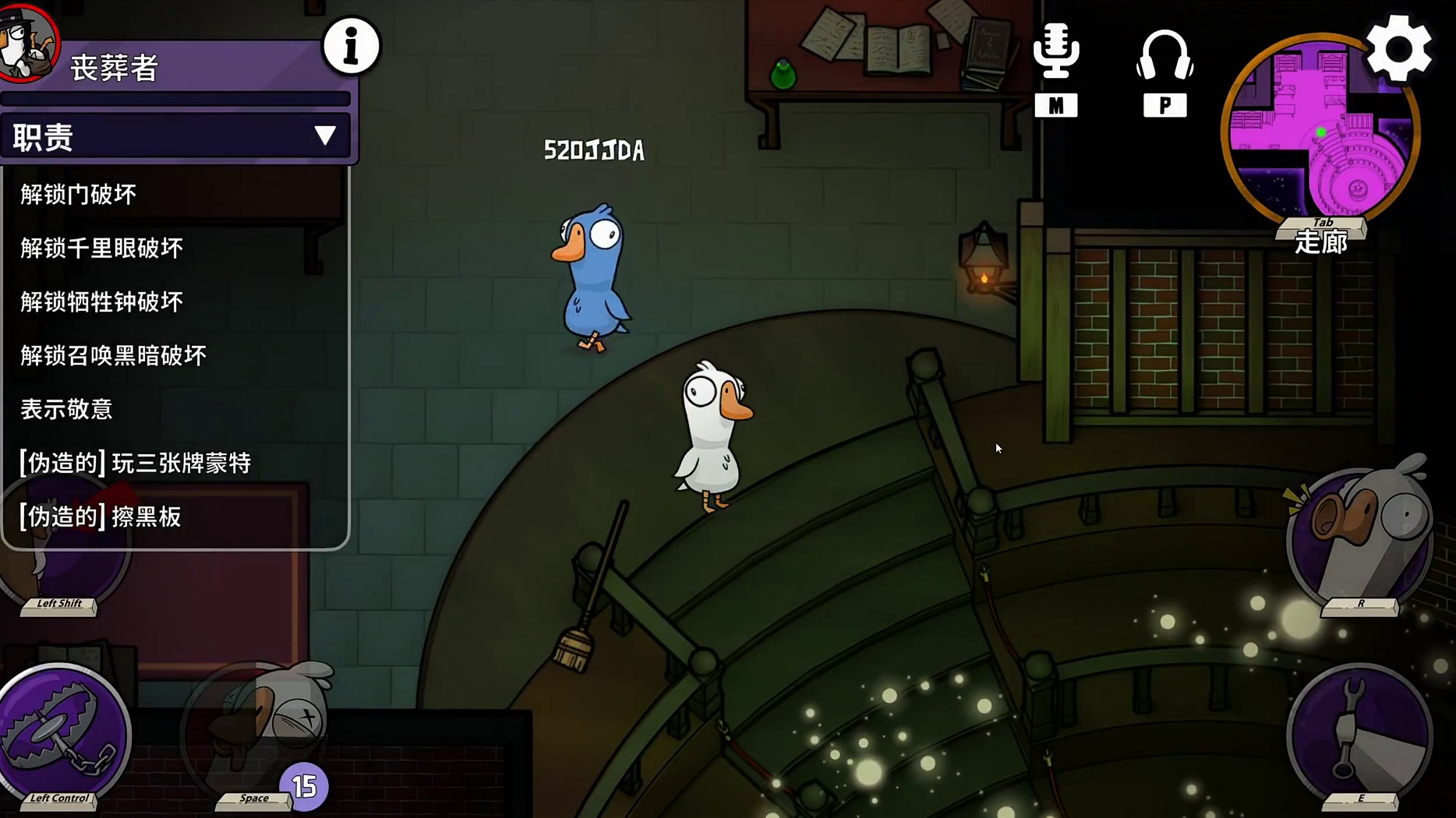The width and height of the screenshot is (1456, 818).
Task: Open the settings gear
Action: click(1399, 49)
